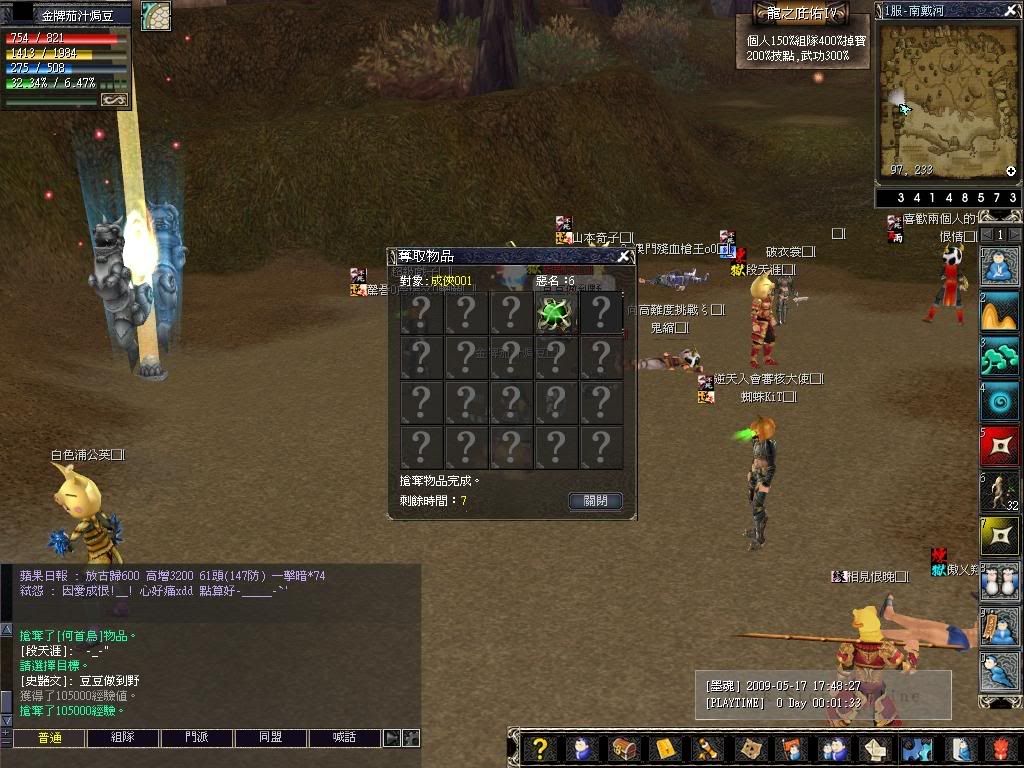This screenshot has width=1024, height=768.
Task: Activate the red shuriken skill
Action: pyautogui.click(x=999, y=447)
